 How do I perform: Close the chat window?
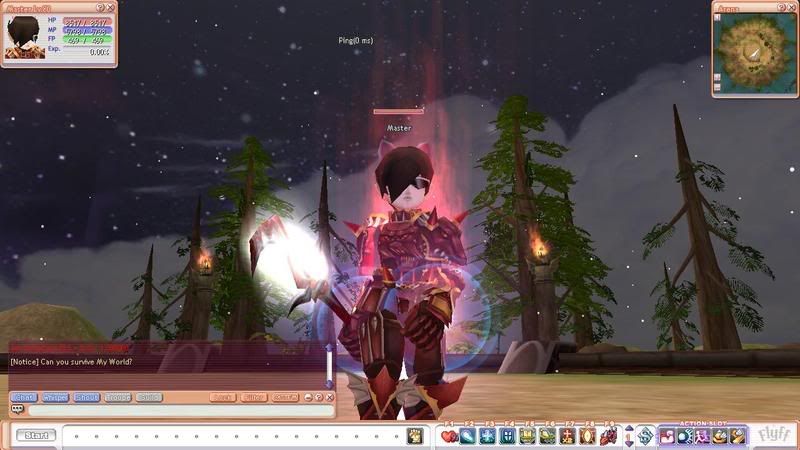(331, 397)
